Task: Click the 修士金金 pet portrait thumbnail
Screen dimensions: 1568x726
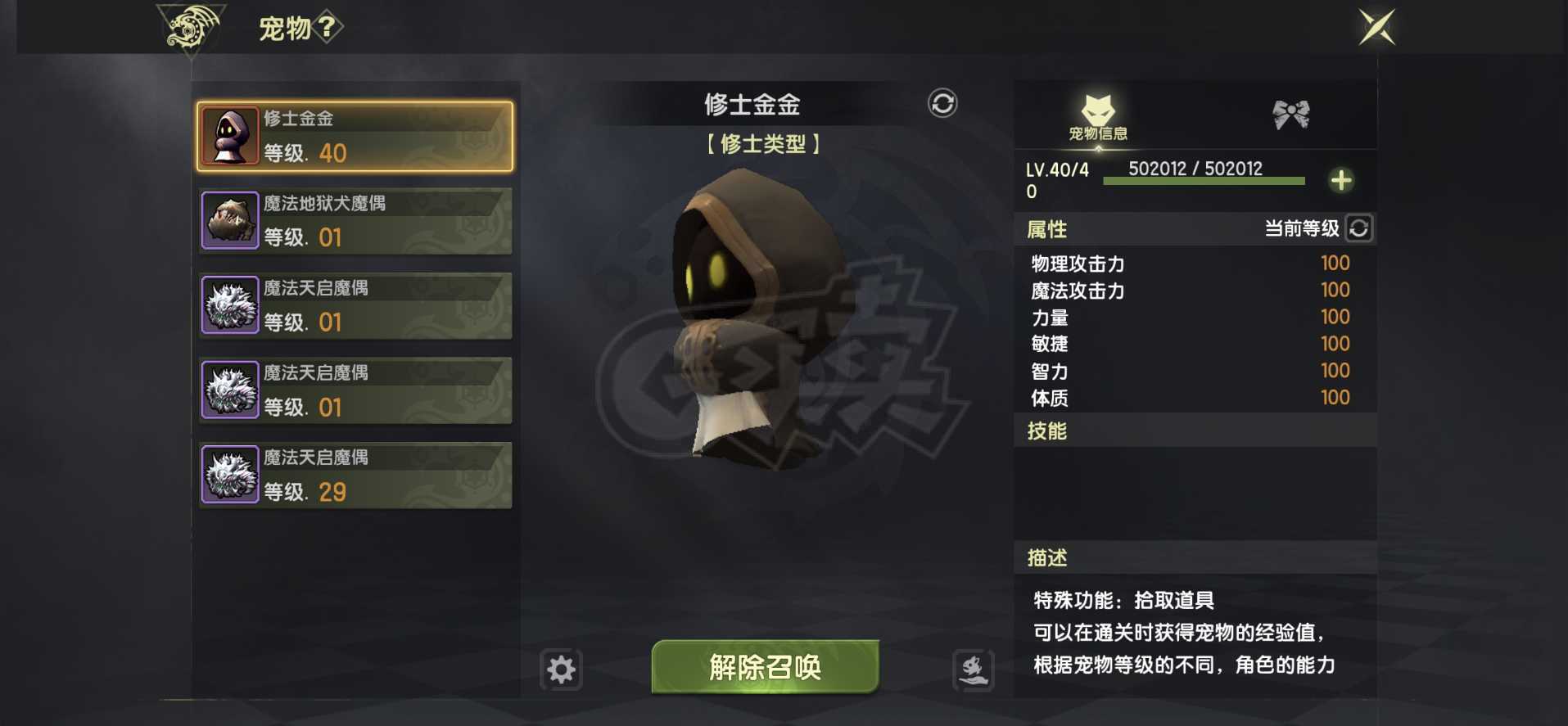Action: (230, 135)
